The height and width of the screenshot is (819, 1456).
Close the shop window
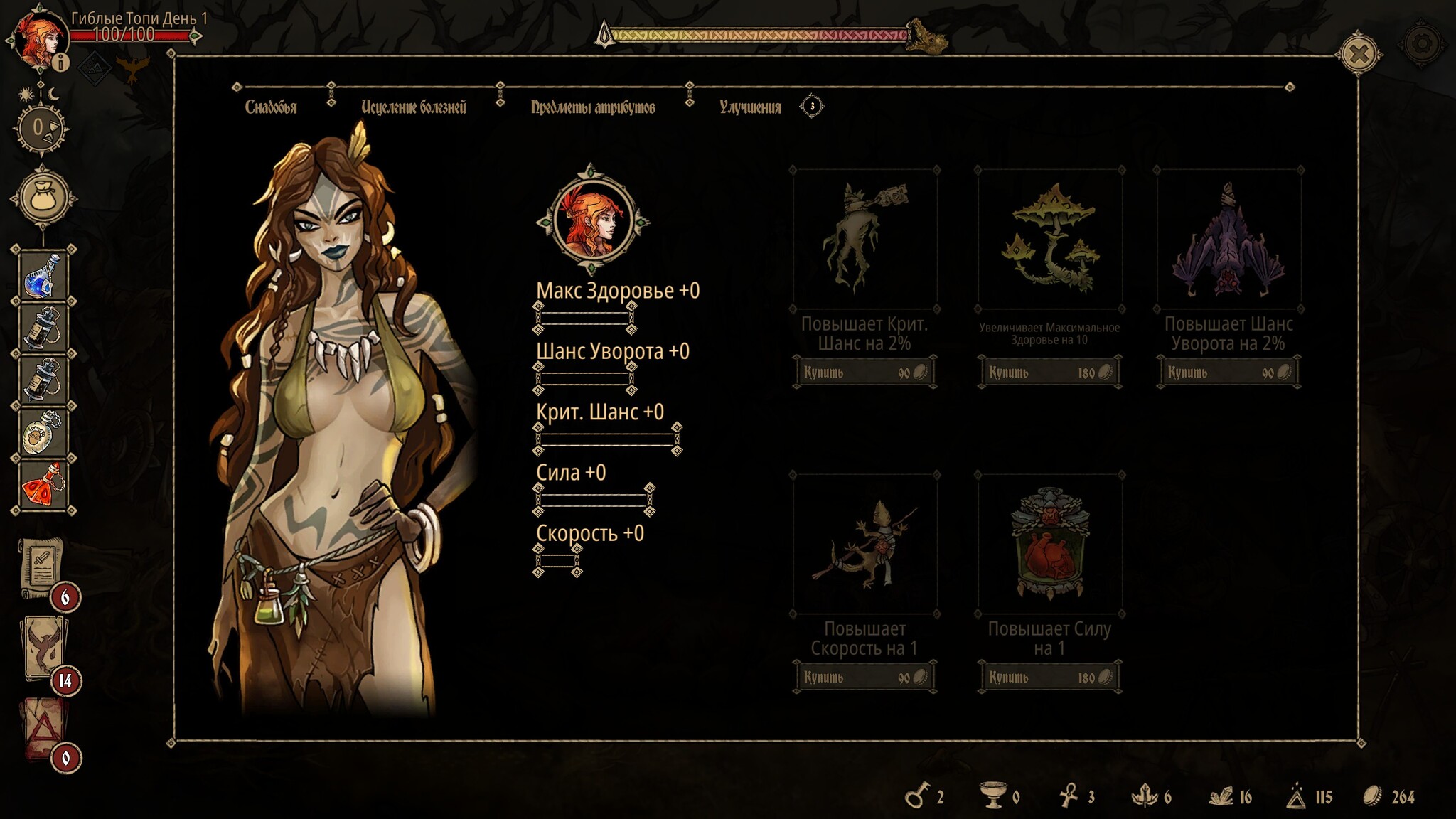(1359, 55)
